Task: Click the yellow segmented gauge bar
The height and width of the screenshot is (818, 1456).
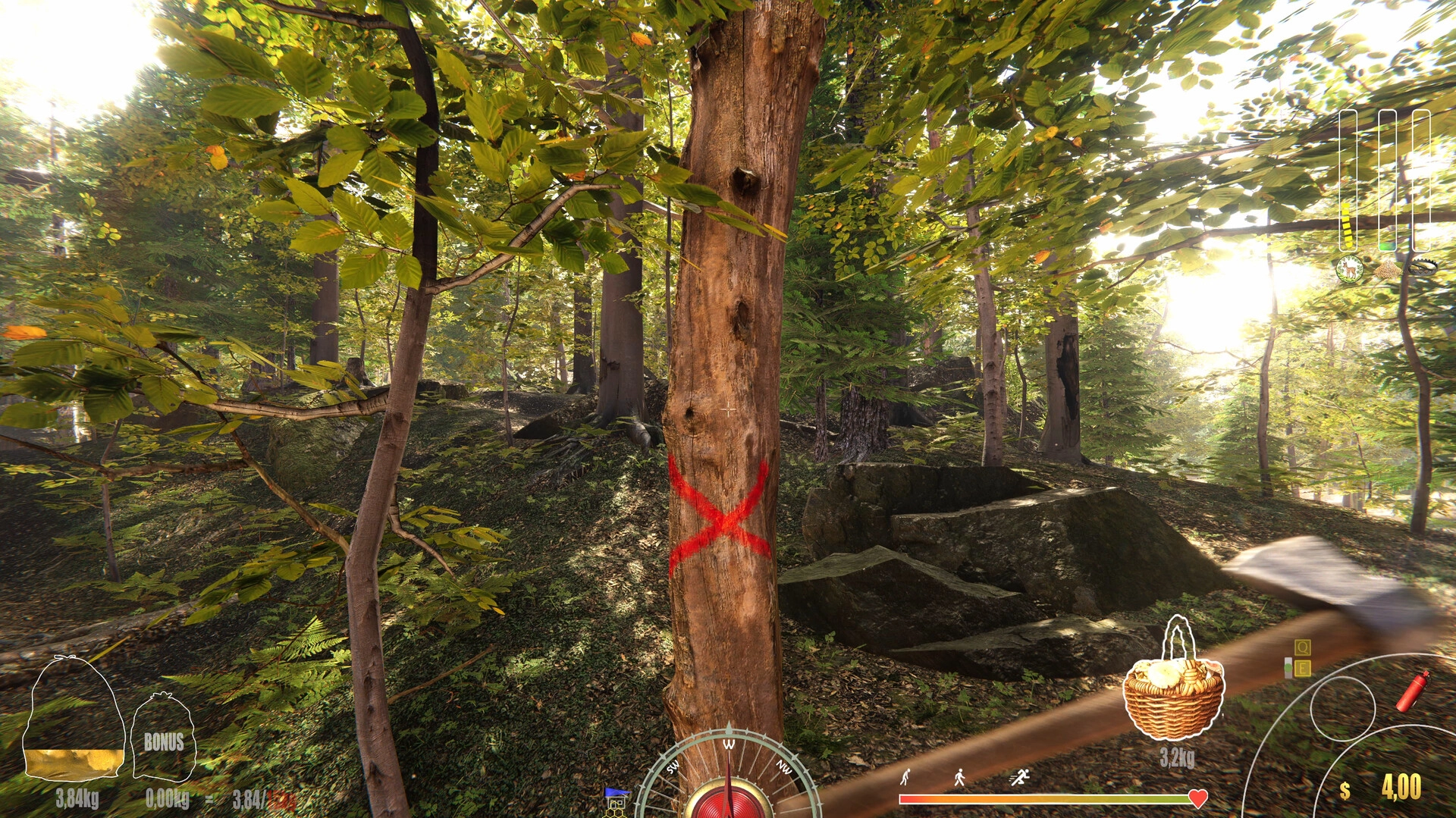Action: click(1347, 225)
